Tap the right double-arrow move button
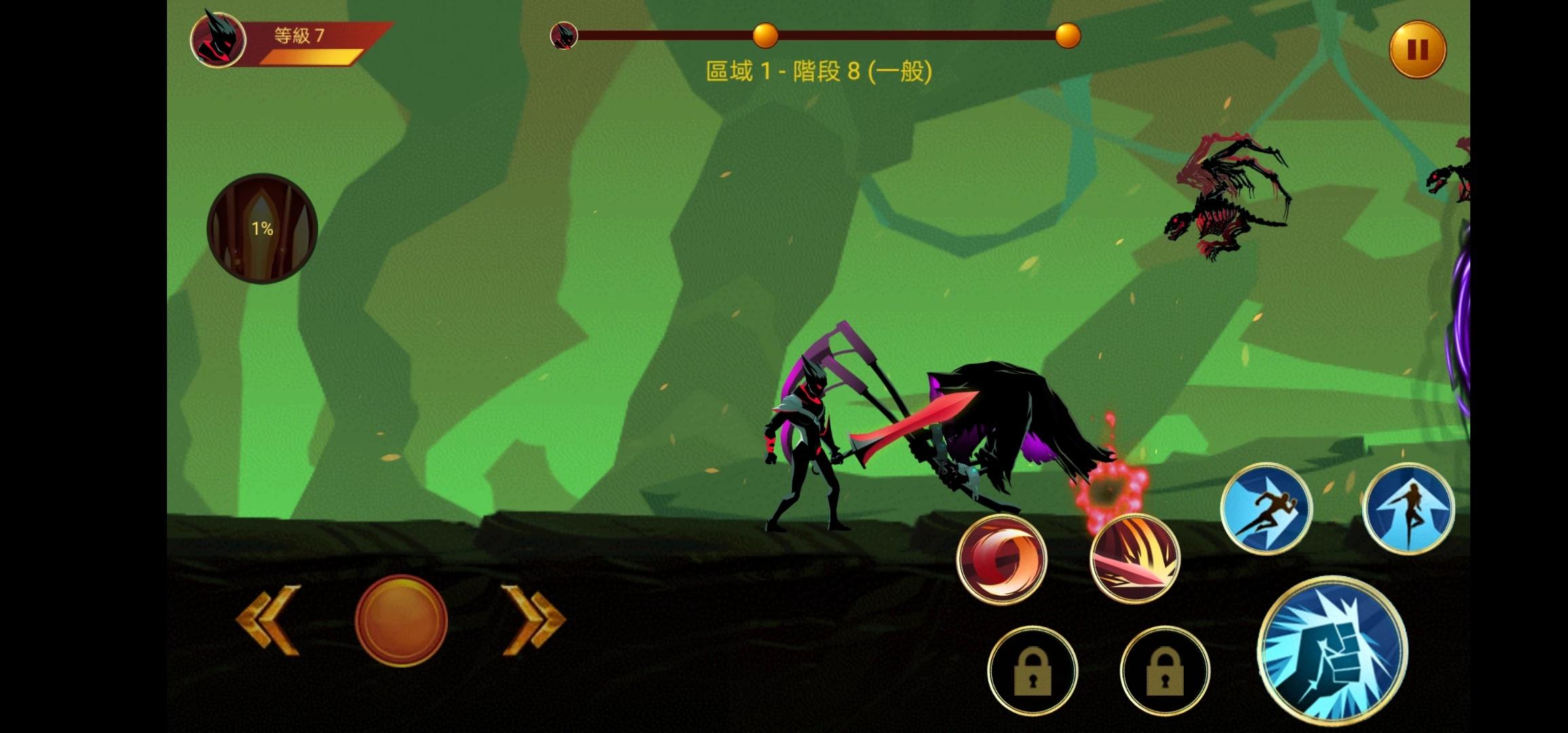Image resolution: width=1568 pixels, height=733 pixels. 533,620
